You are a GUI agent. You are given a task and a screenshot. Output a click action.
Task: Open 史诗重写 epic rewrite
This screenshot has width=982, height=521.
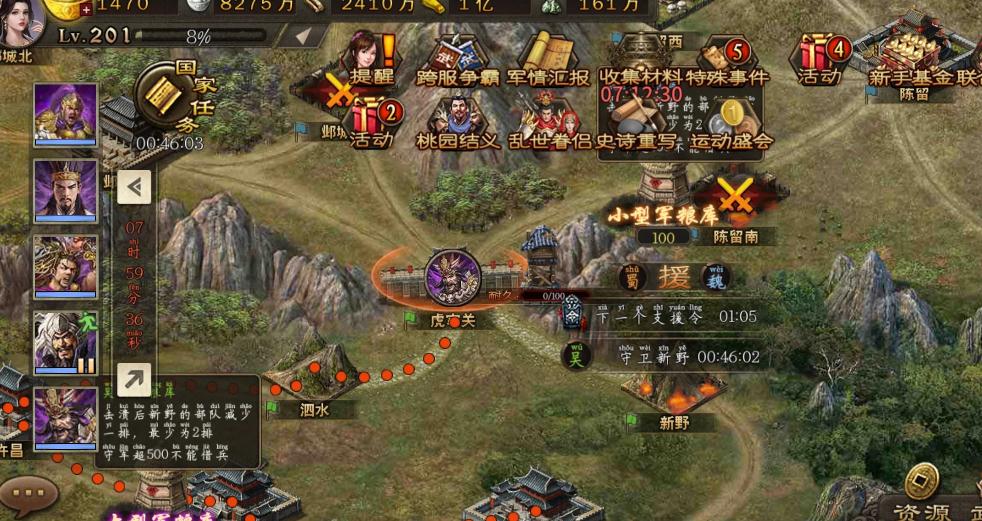pyautogui.click(x=640, y=120)
